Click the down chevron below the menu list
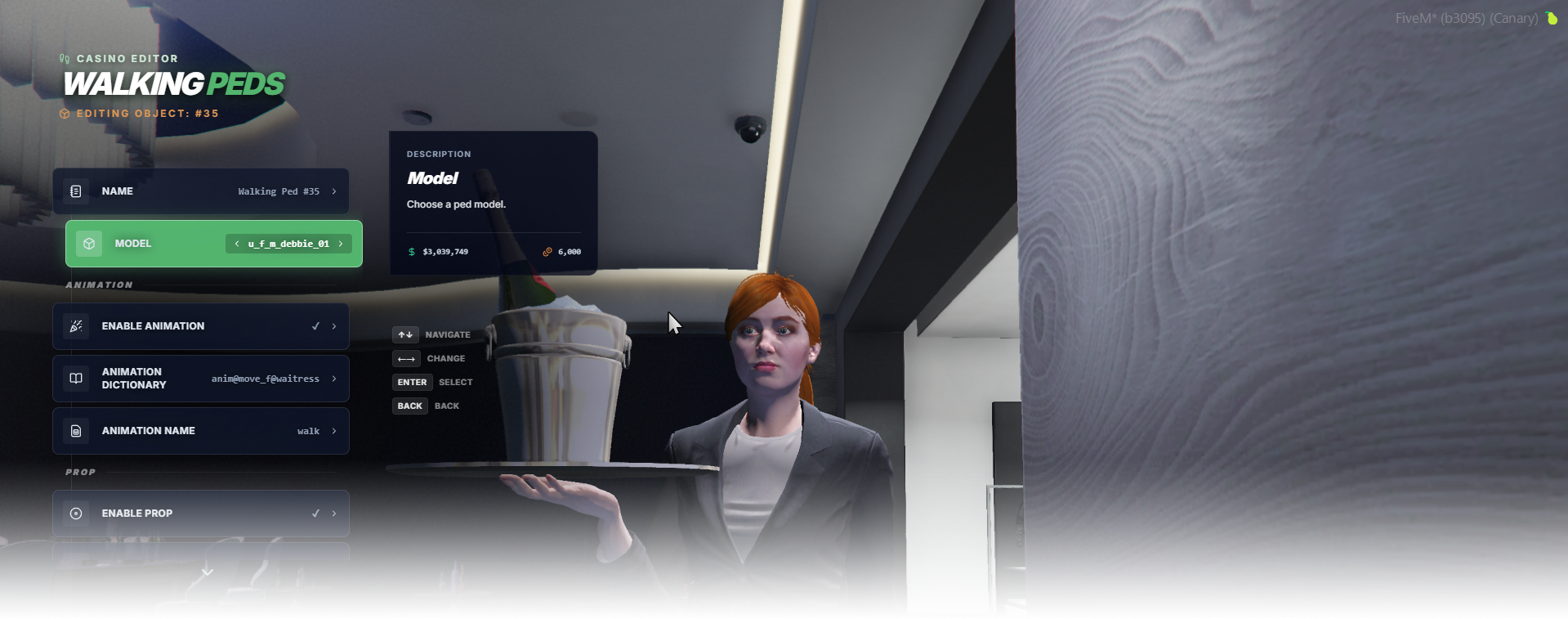1568x619 pixels. [x=208, y=572]
